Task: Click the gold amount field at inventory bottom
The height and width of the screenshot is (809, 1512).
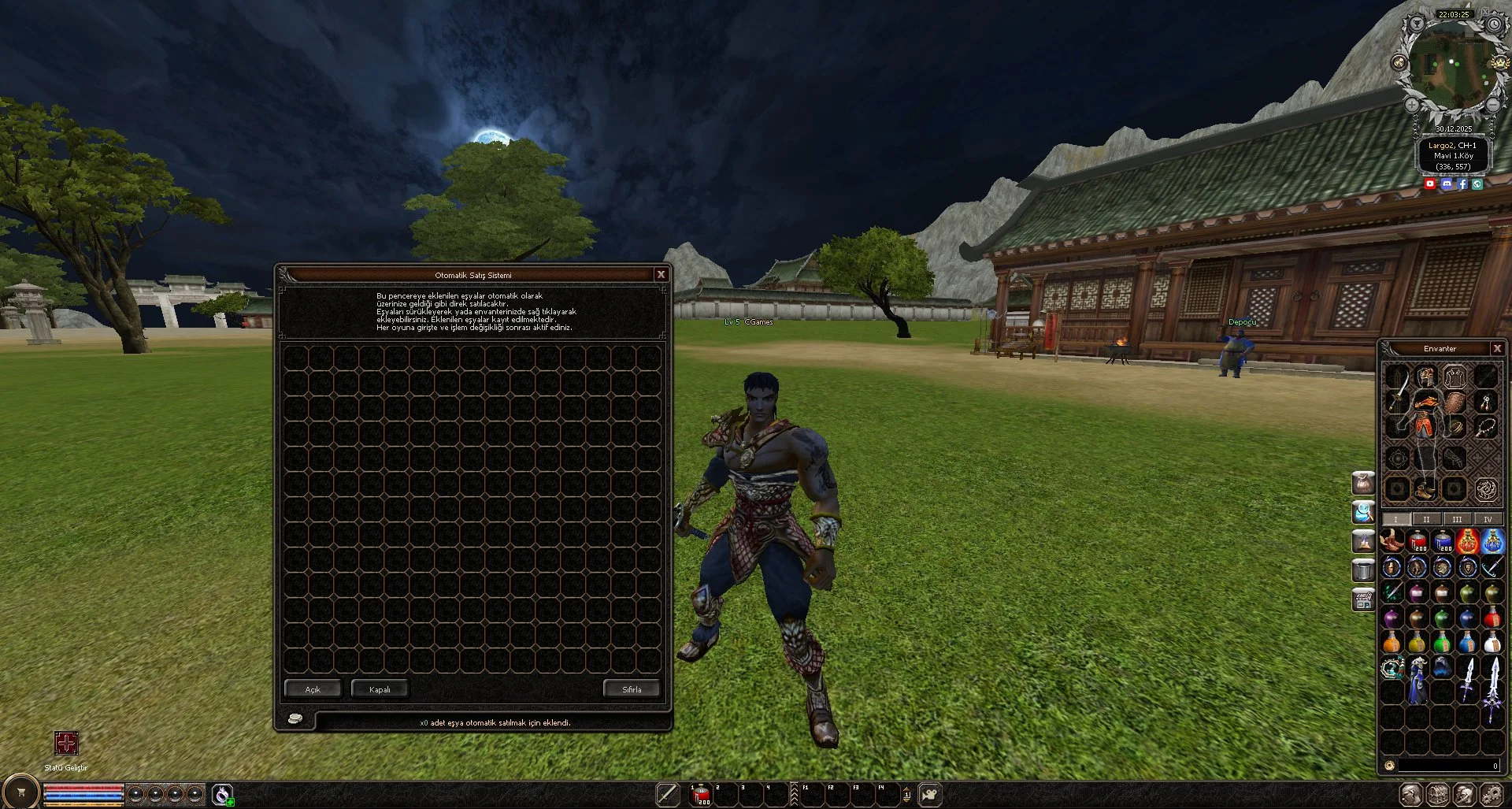Action: click(1447, 764)
